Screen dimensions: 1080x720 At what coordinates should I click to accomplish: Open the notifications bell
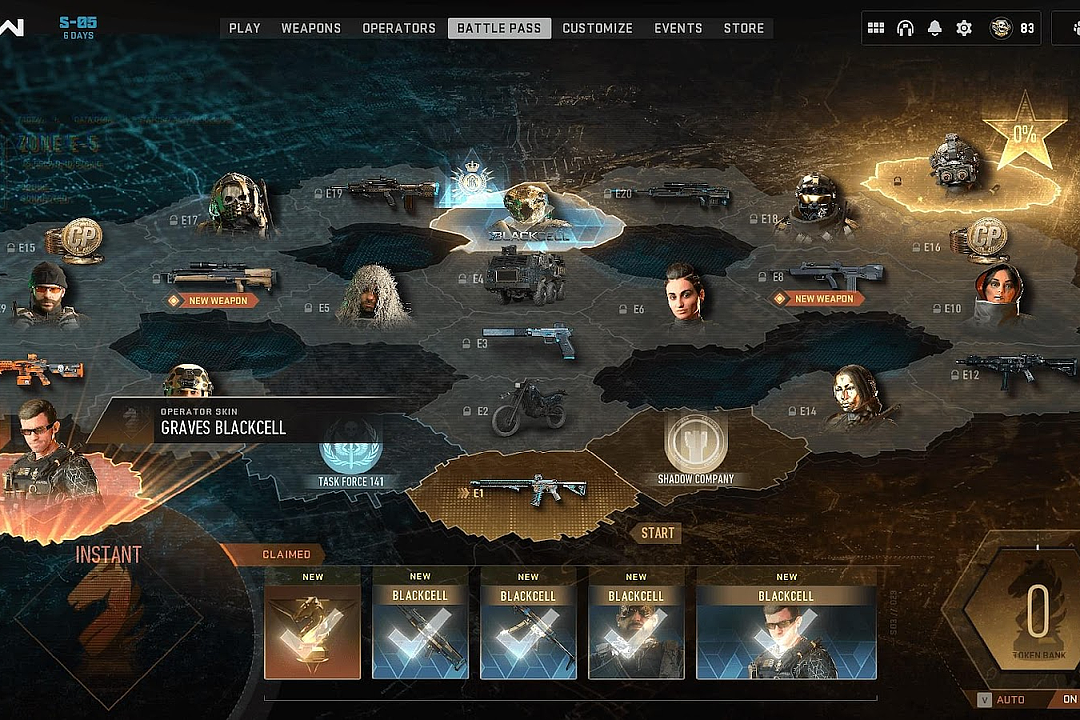point(934,28)
